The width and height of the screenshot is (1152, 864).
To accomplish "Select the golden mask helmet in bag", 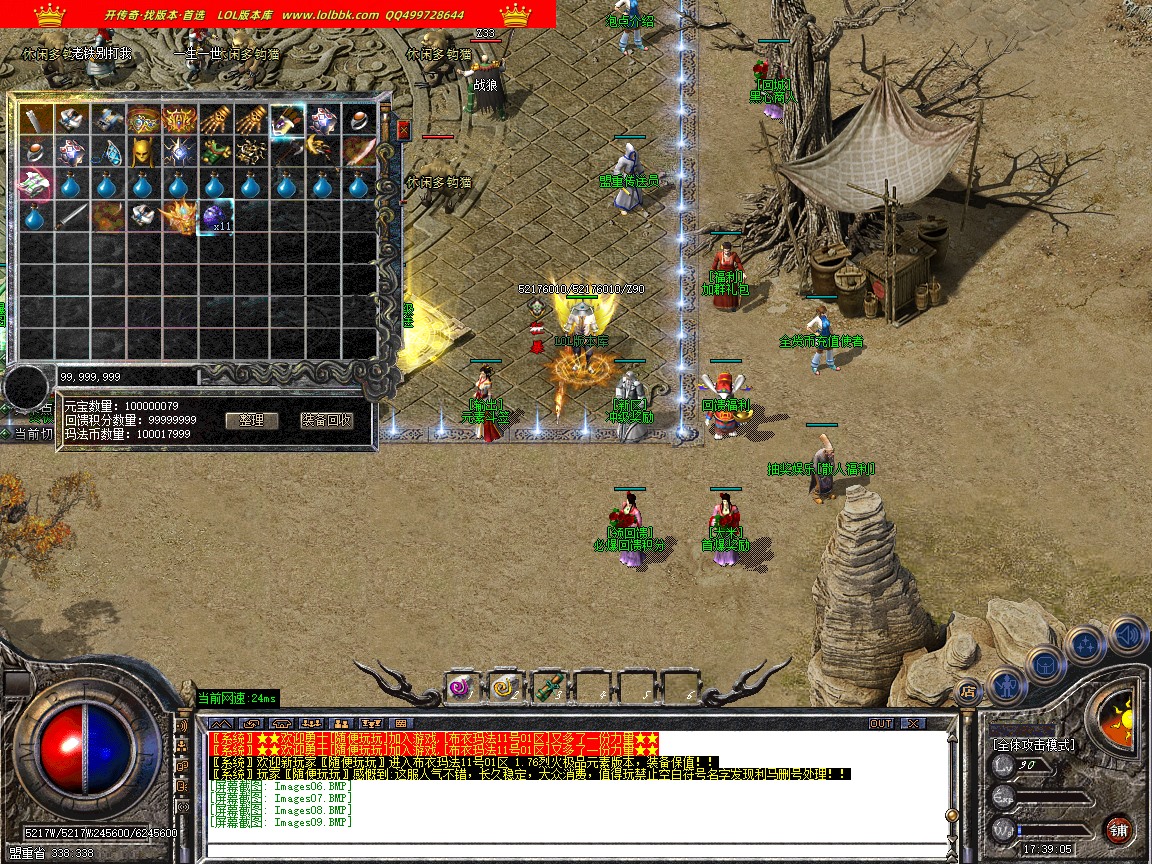I will click(x=144, y=152).
